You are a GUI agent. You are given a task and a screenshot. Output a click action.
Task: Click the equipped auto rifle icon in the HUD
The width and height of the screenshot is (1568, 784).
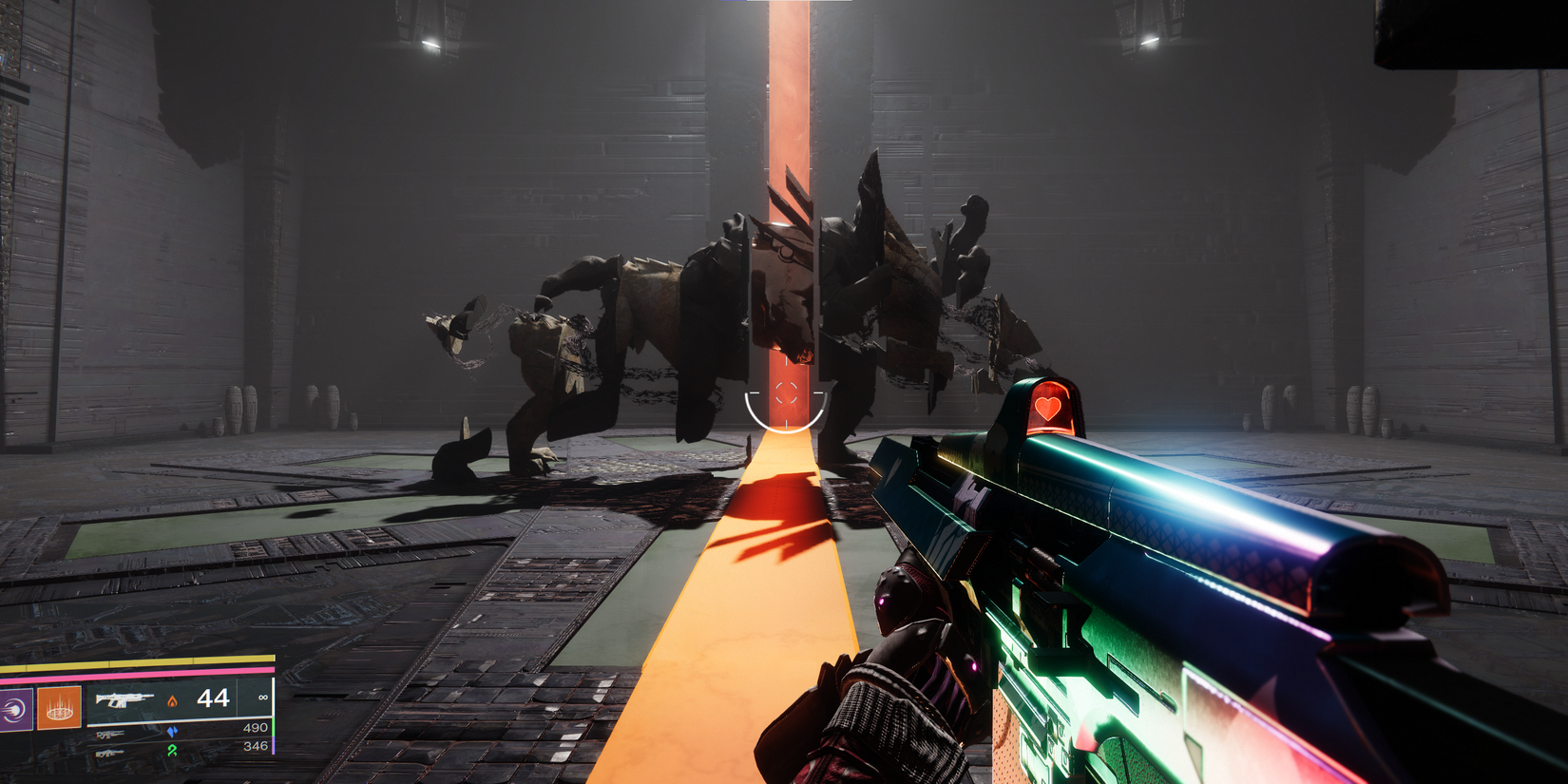click(124, 700)
